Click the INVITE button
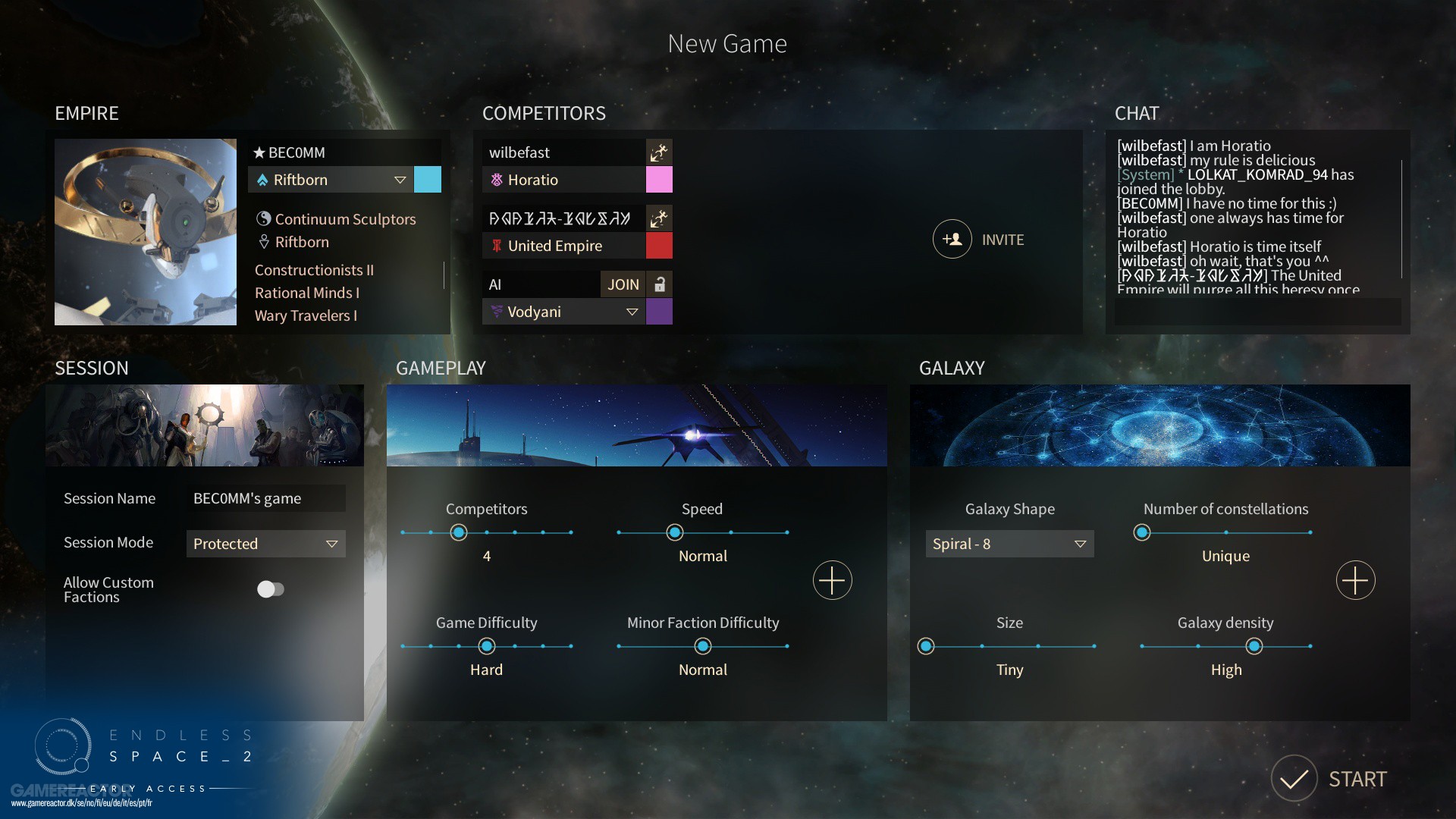The width and height of the screenshot is (1456, 819). tap(978, 239)
